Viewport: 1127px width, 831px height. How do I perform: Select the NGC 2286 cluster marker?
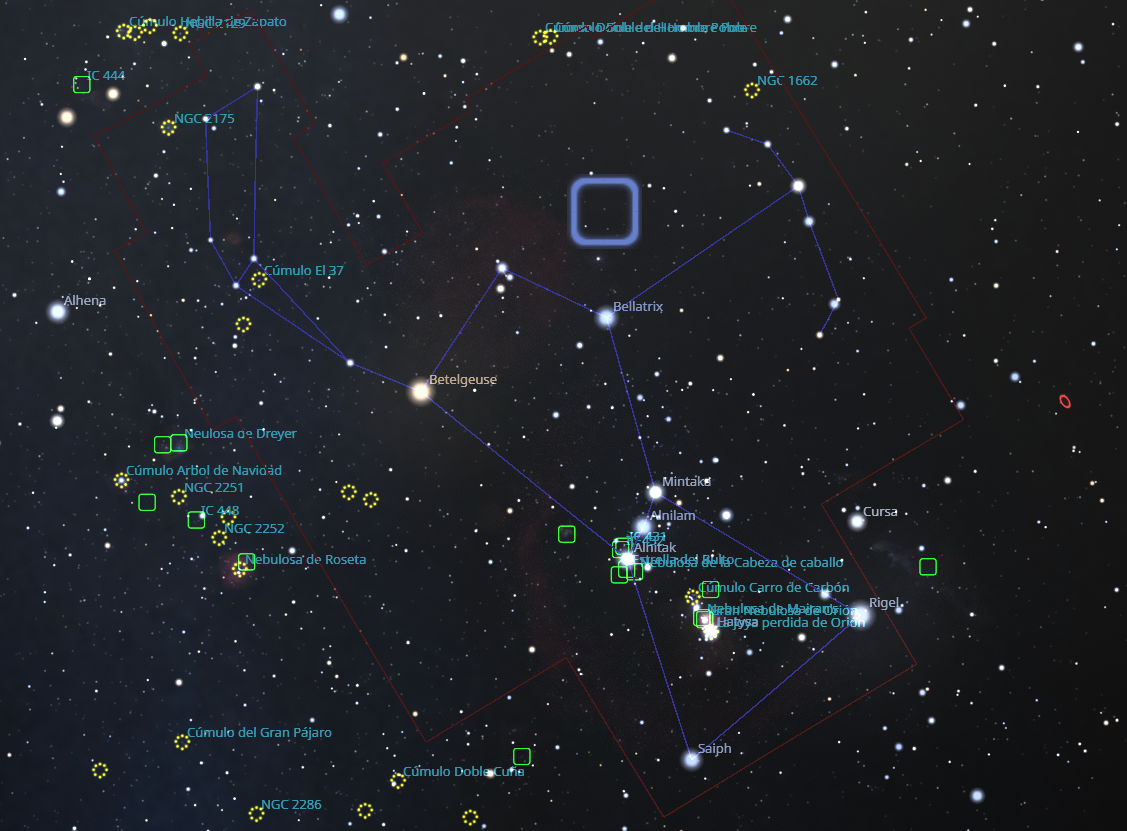[256, 814]
